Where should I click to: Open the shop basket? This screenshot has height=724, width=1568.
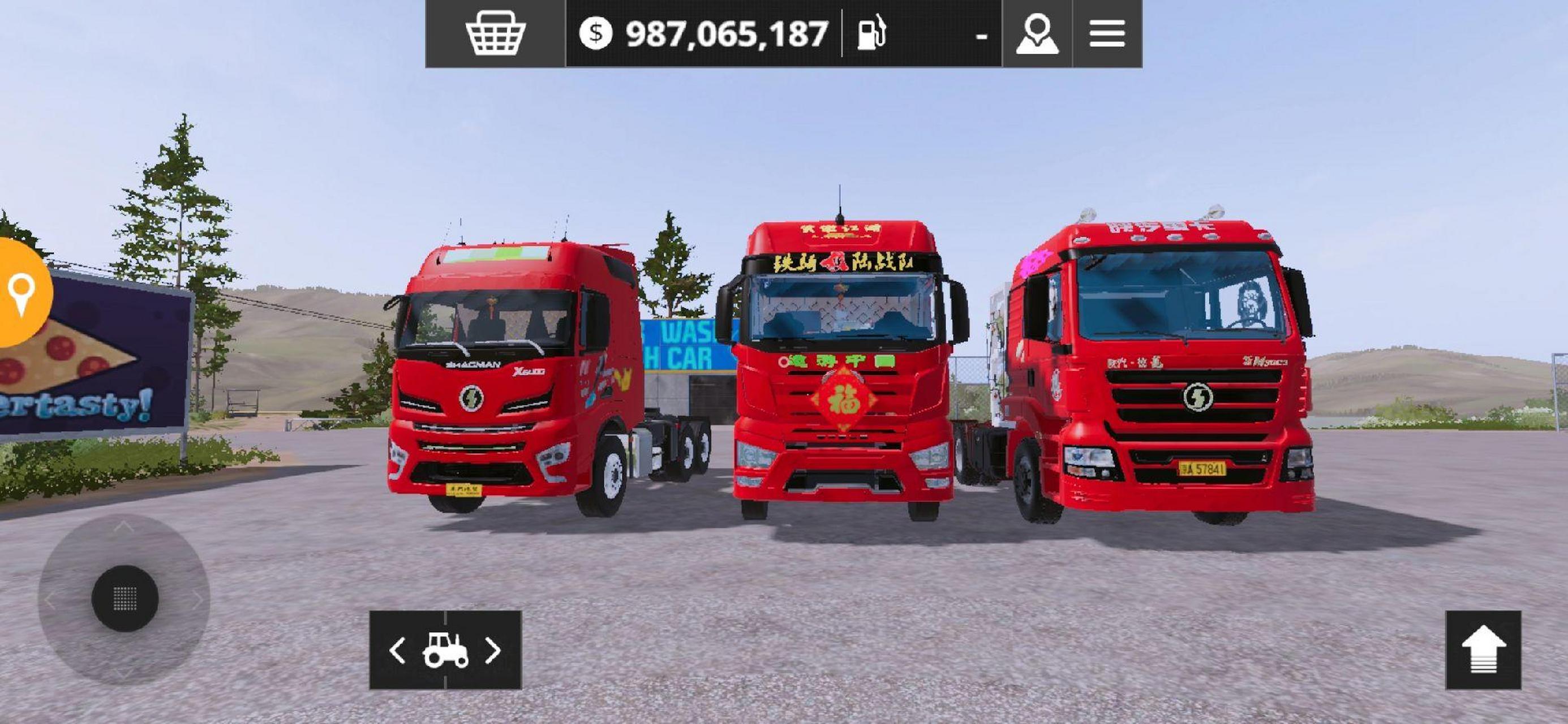coord(495,33)
